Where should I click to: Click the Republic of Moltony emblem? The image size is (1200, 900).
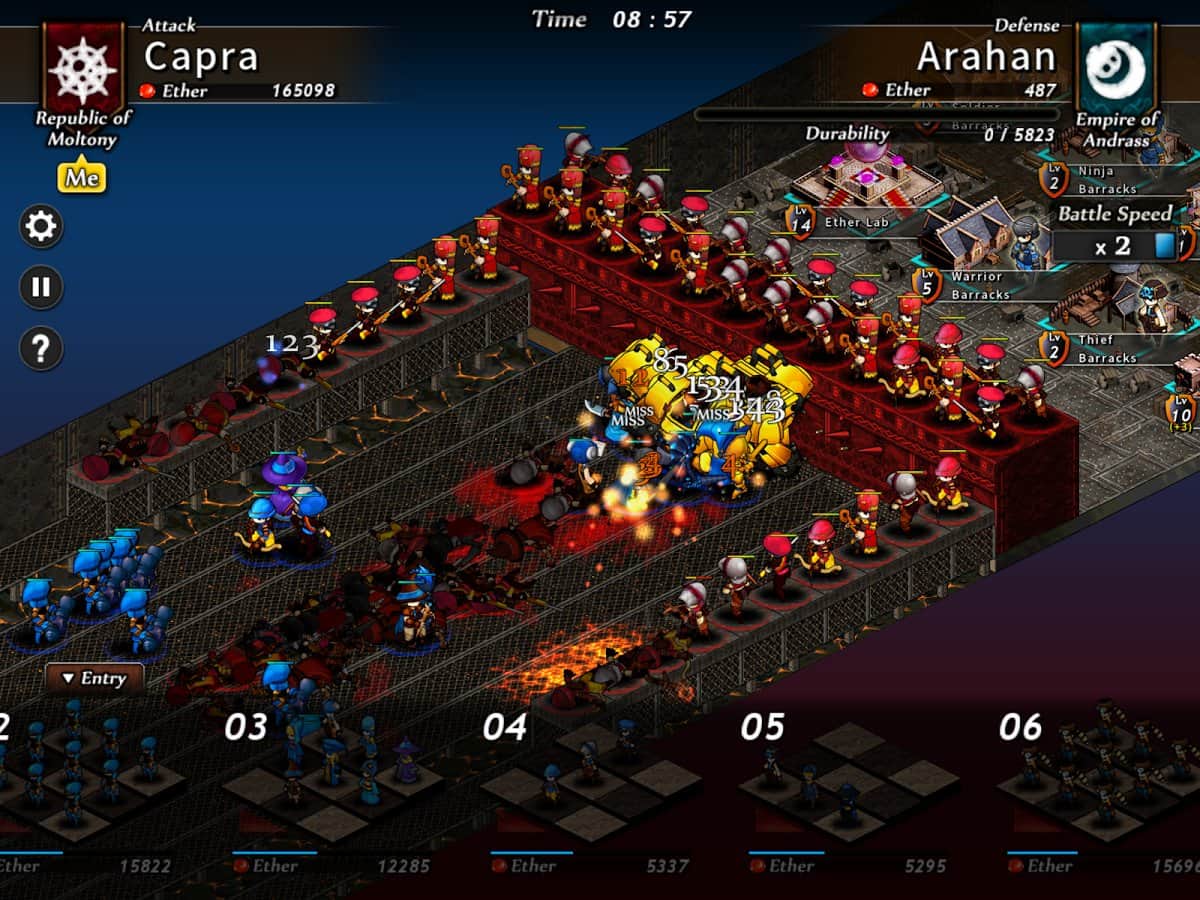pyautogui.click(x=83, y=66)
